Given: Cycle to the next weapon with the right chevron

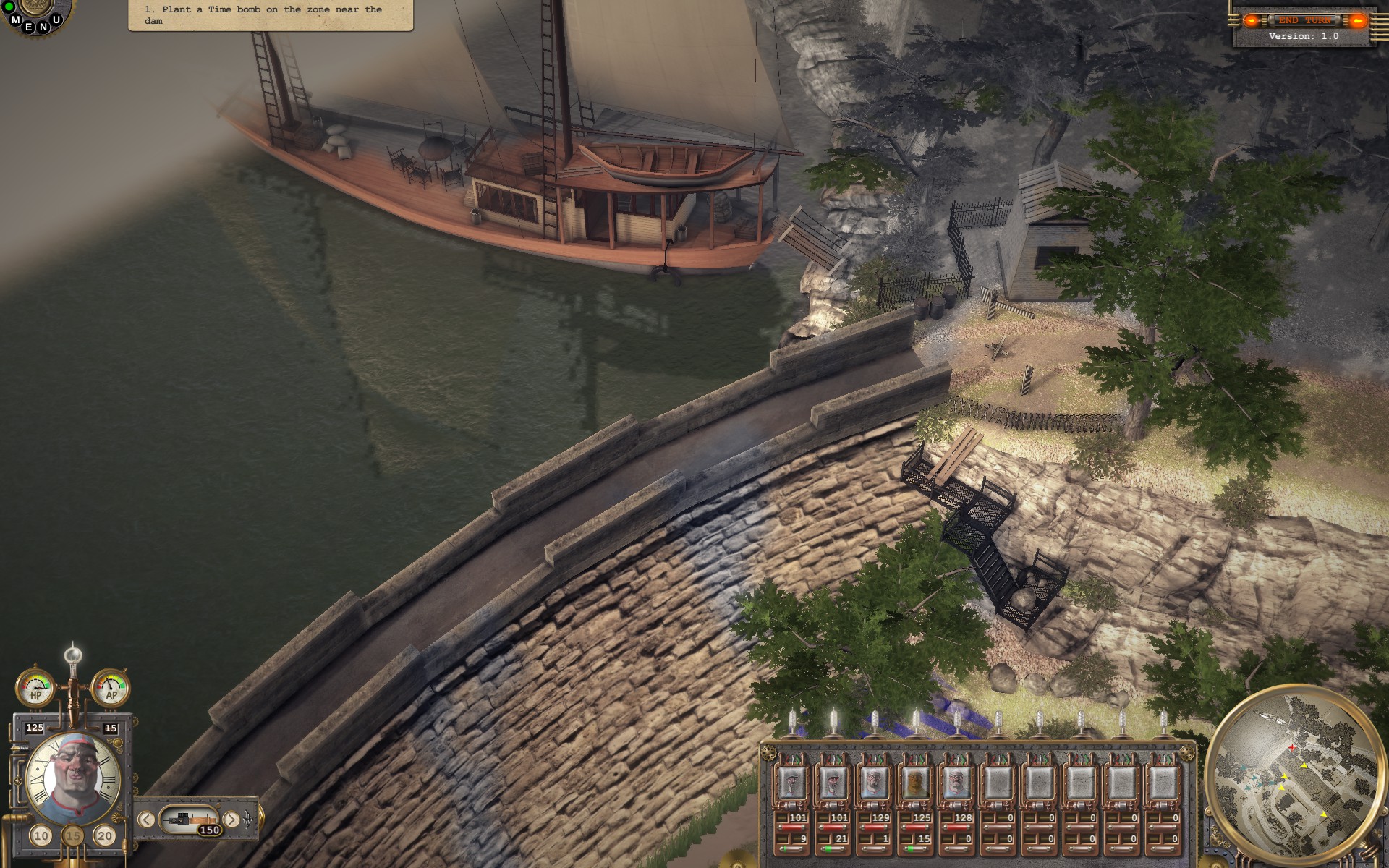Looking at the screenshot, I should 231,819.
